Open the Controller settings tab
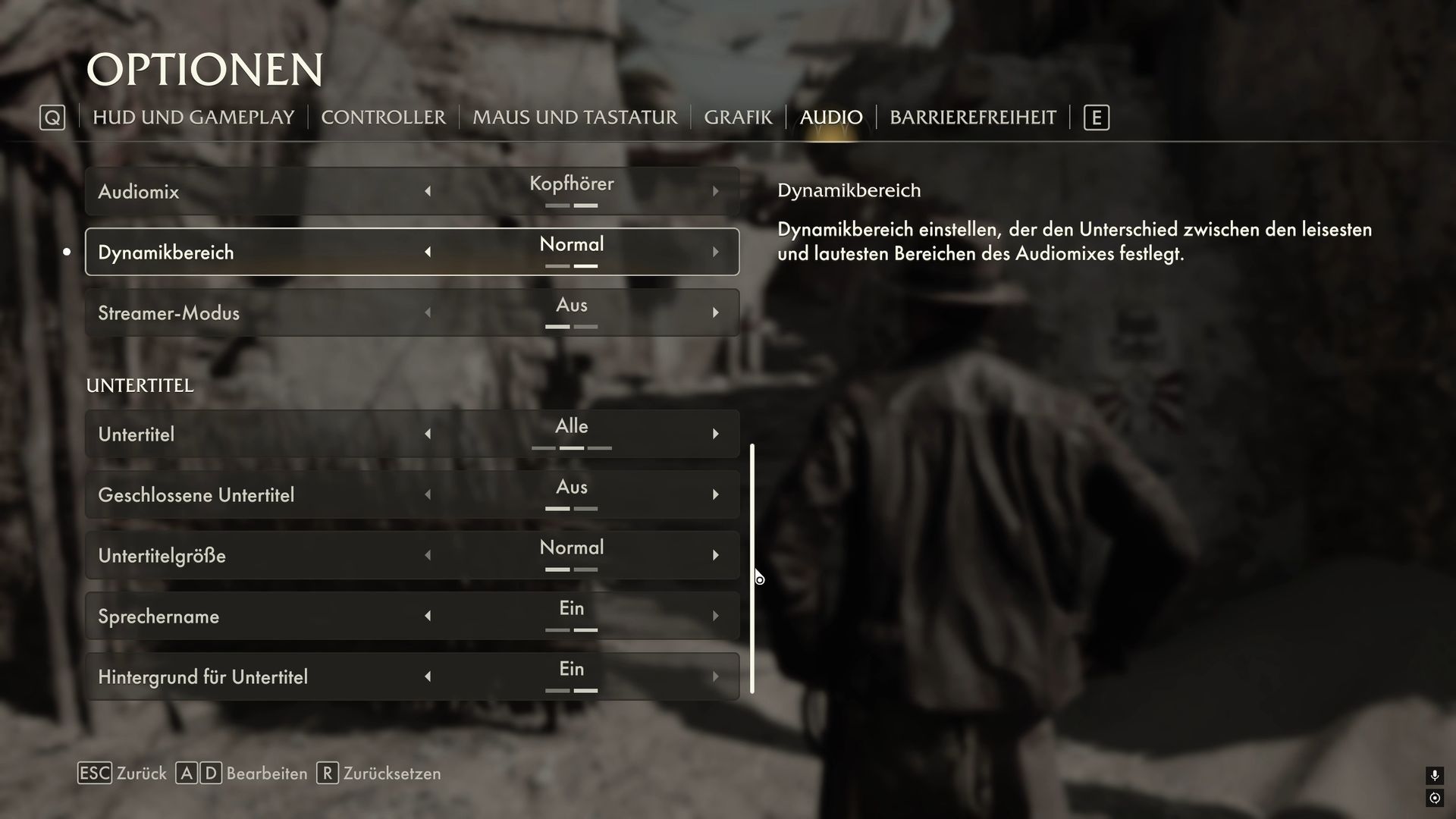The image size is (1456, 819). pyautogui.click(x=383, y=118)
